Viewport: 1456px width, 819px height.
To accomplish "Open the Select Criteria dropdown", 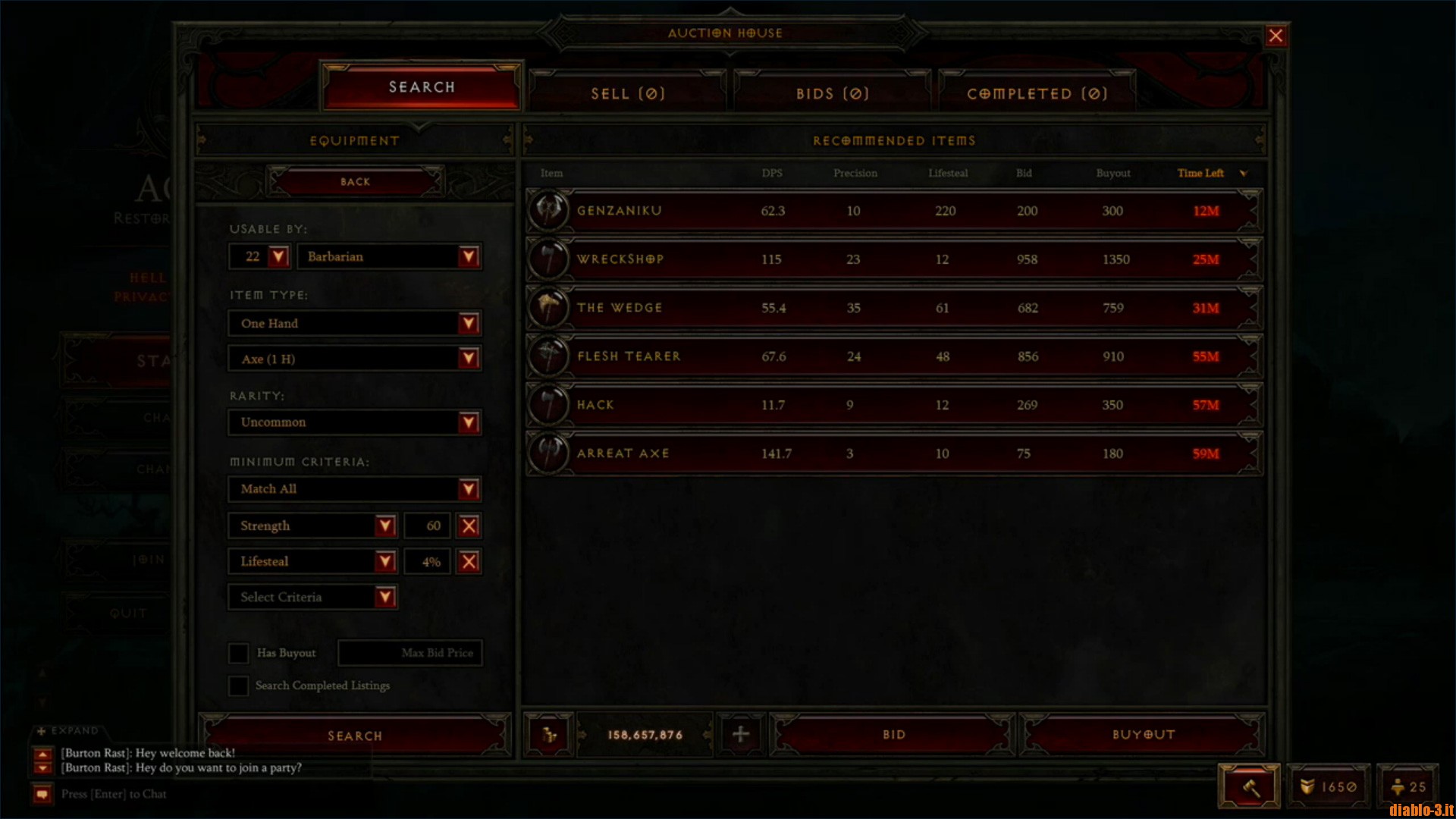I will click(x=312, y=597).
